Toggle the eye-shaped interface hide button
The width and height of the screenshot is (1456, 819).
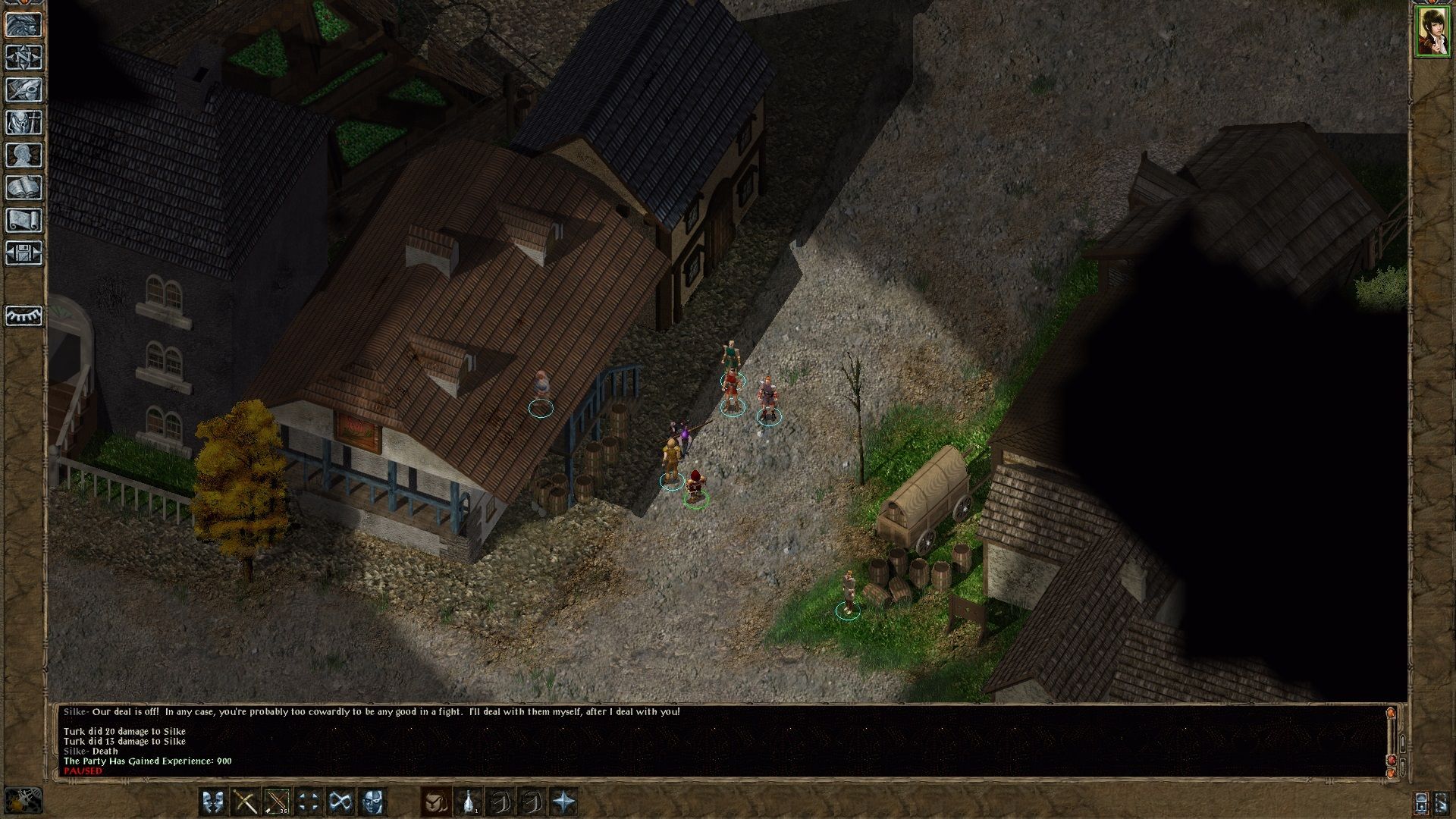(x=24, y=315)
